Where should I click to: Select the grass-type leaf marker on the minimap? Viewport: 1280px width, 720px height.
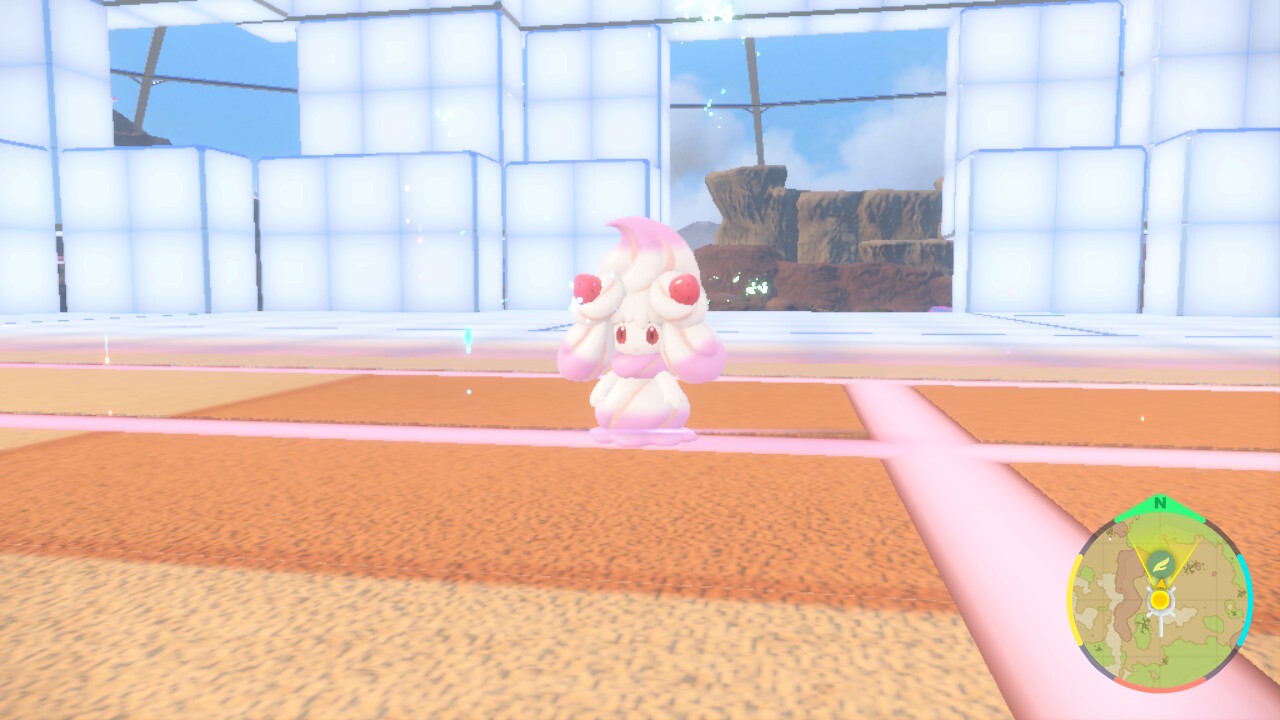[1162, 563]
